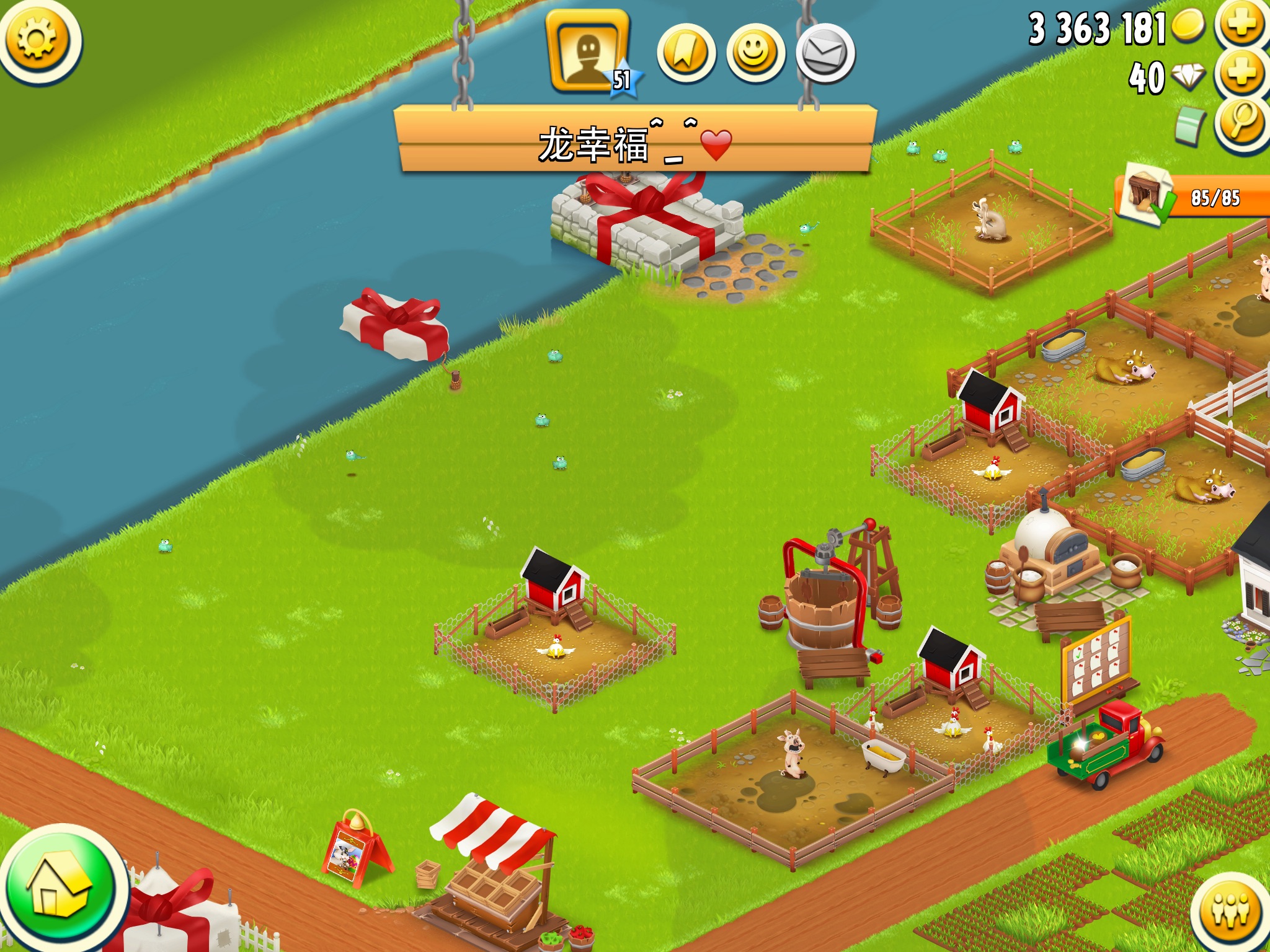Return home with green house button
This screenshot has width=1270, height=952.
[x=60, y=888]
